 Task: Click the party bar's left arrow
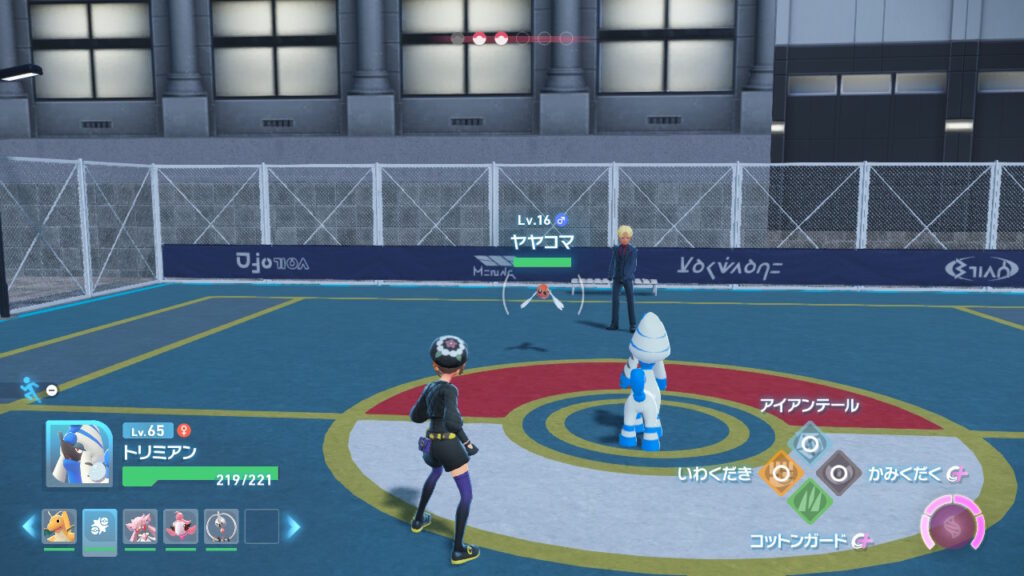point(28,526)
